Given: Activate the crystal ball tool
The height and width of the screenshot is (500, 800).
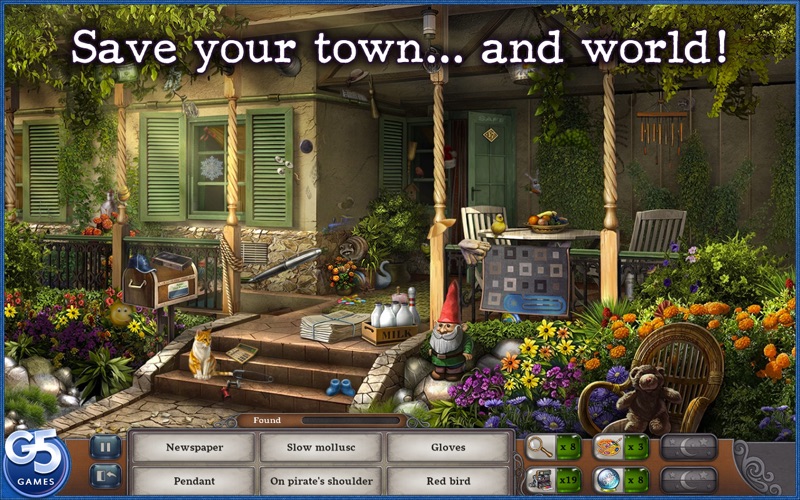Looking at the screenshot, I should pyautogui.click(x=608, y=480).
